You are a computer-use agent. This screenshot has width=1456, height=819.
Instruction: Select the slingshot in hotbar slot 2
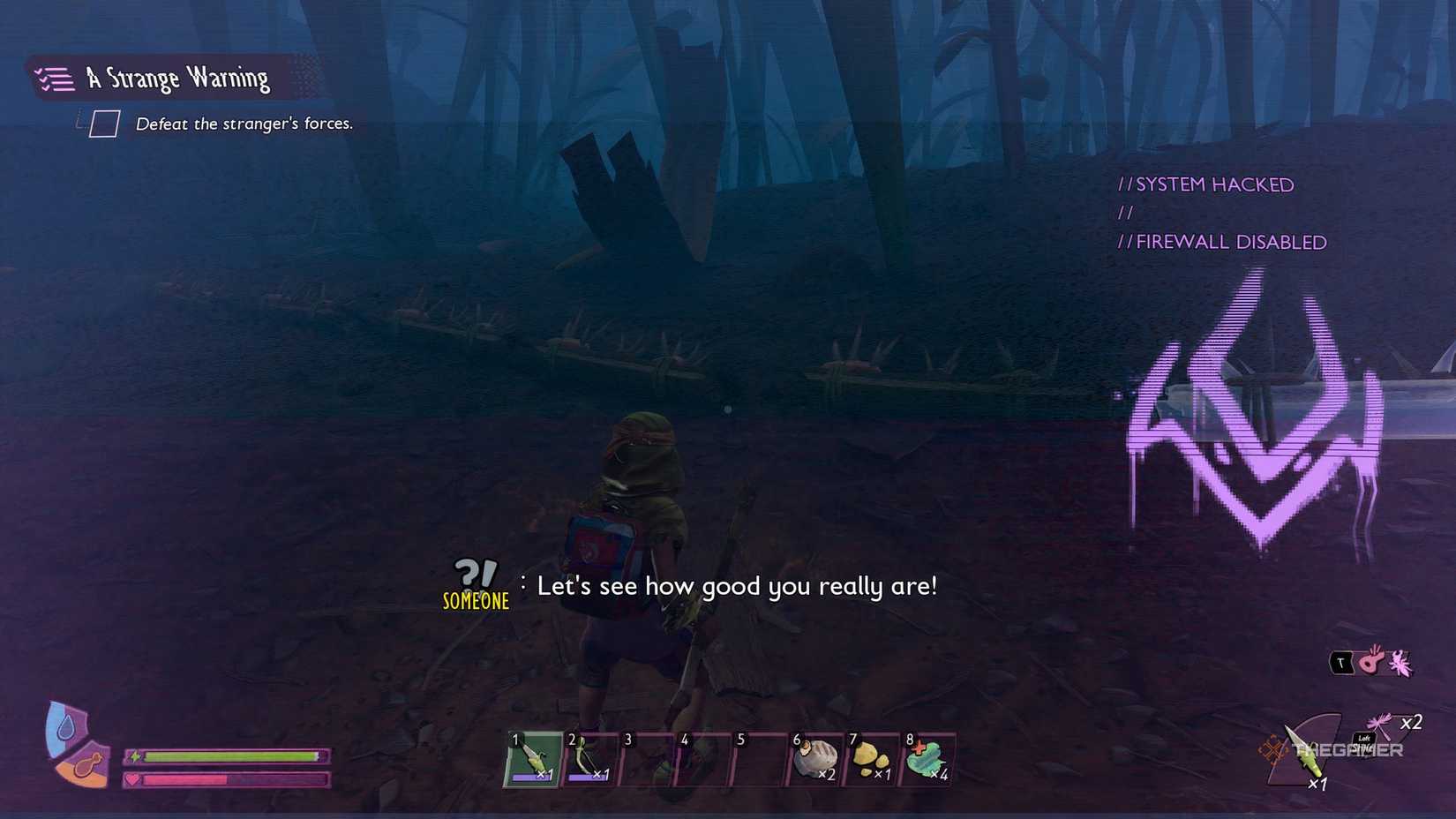[588, 757]
